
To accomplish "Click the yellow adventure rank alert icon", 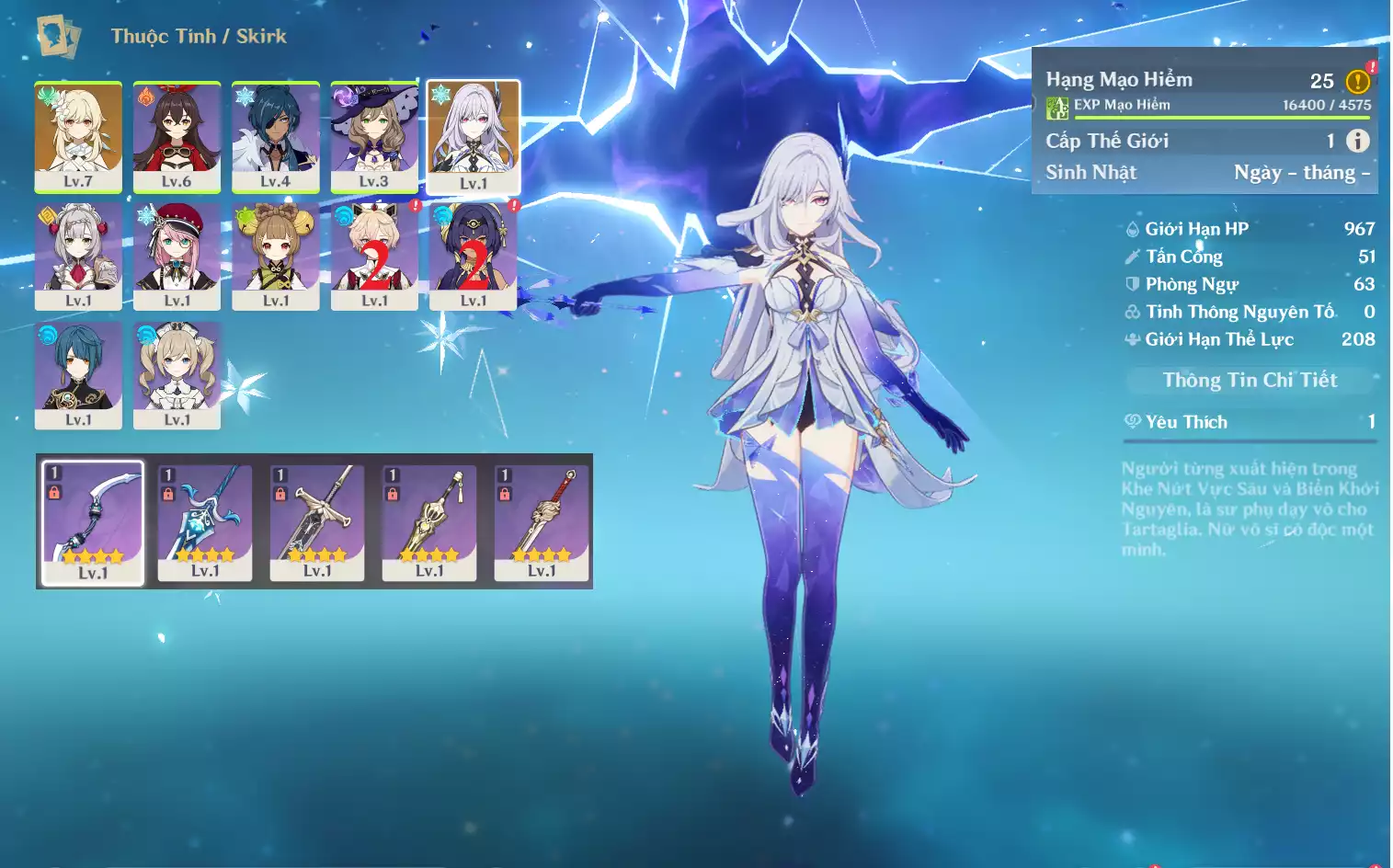I will pos(1357,81).
